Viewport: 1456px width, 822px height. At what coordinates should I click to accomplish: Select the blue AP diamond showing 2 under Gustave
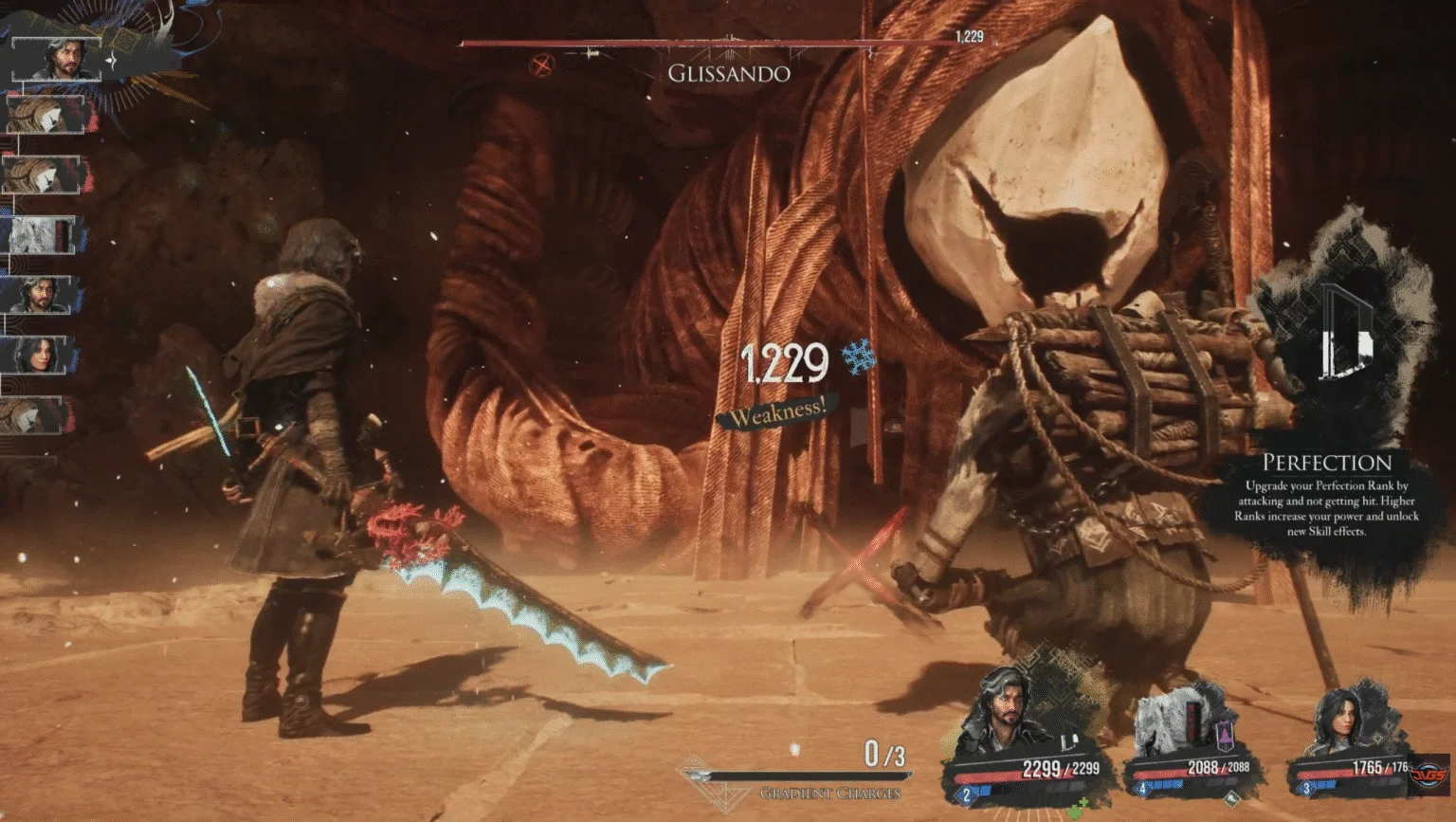click(x=965, y=795)
